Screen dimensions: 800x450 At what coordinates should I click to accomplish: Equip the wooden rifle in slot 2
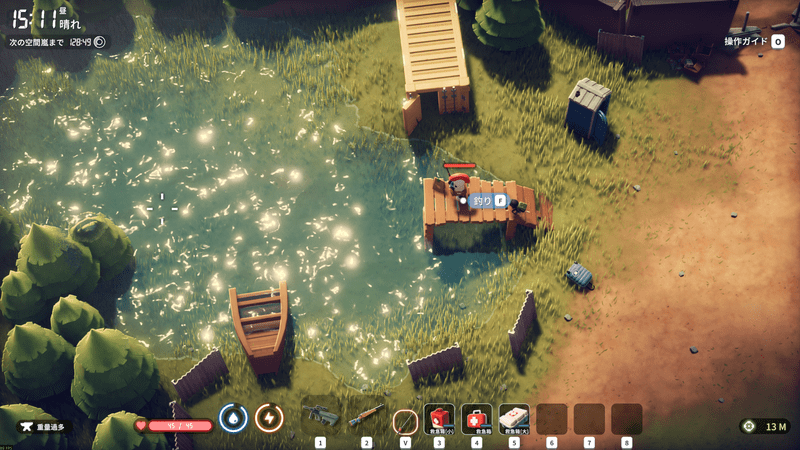366,416
